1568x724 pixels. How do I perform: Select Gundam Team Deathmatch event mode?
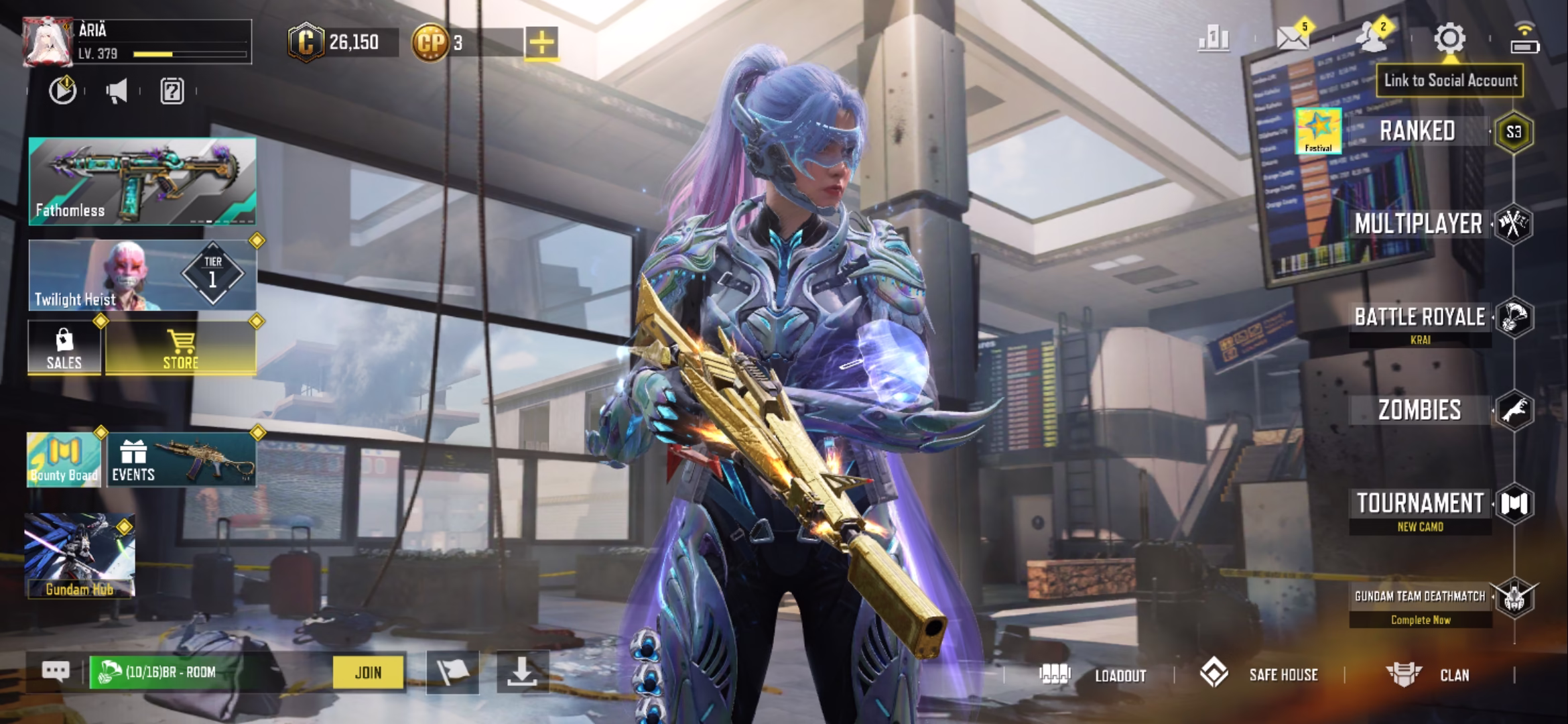pos(1419,597)
